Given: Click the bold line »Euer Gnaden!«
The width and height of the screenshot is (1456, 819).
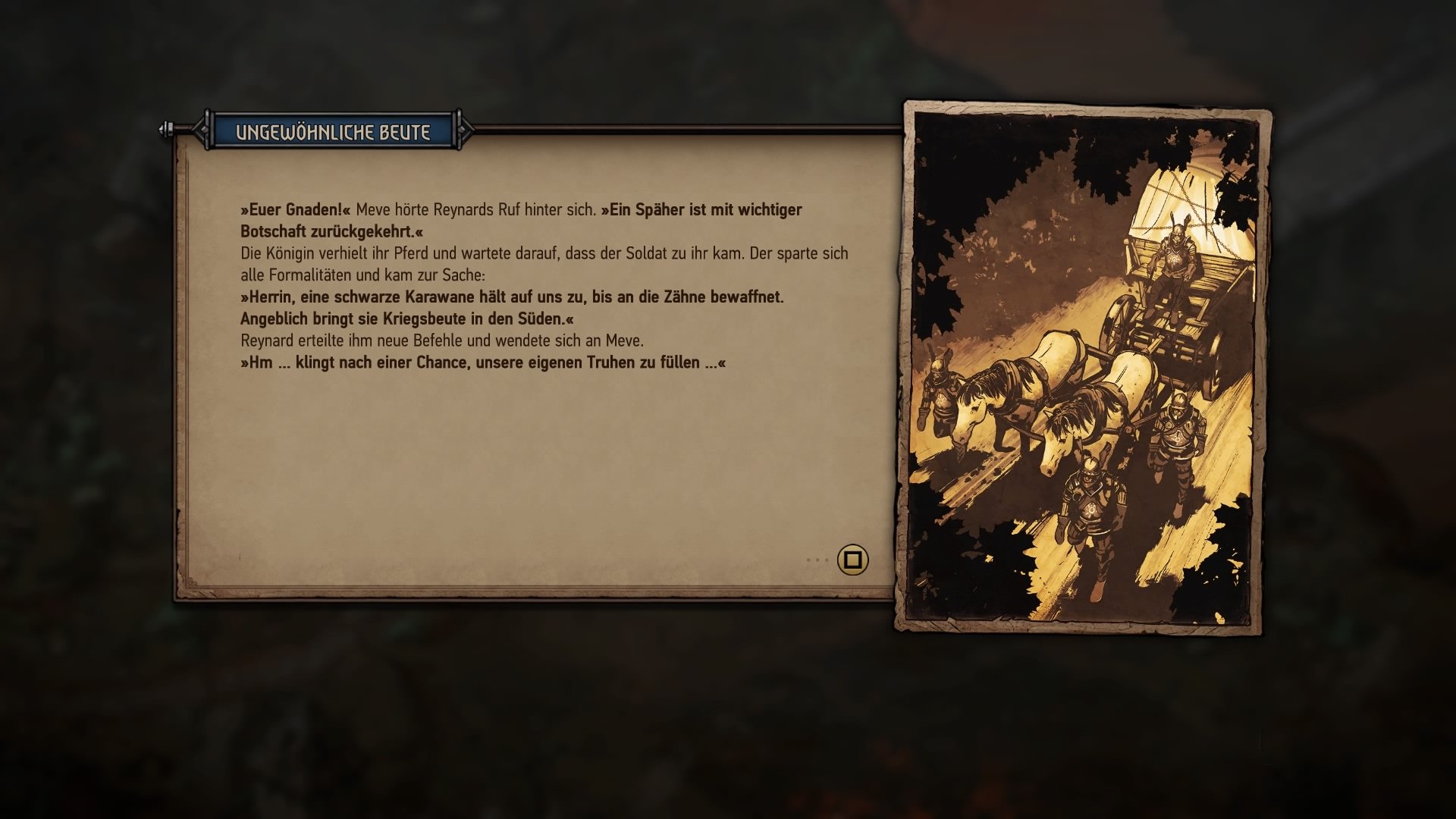Looking at the screenshot, I should click(x=295, y=210).
